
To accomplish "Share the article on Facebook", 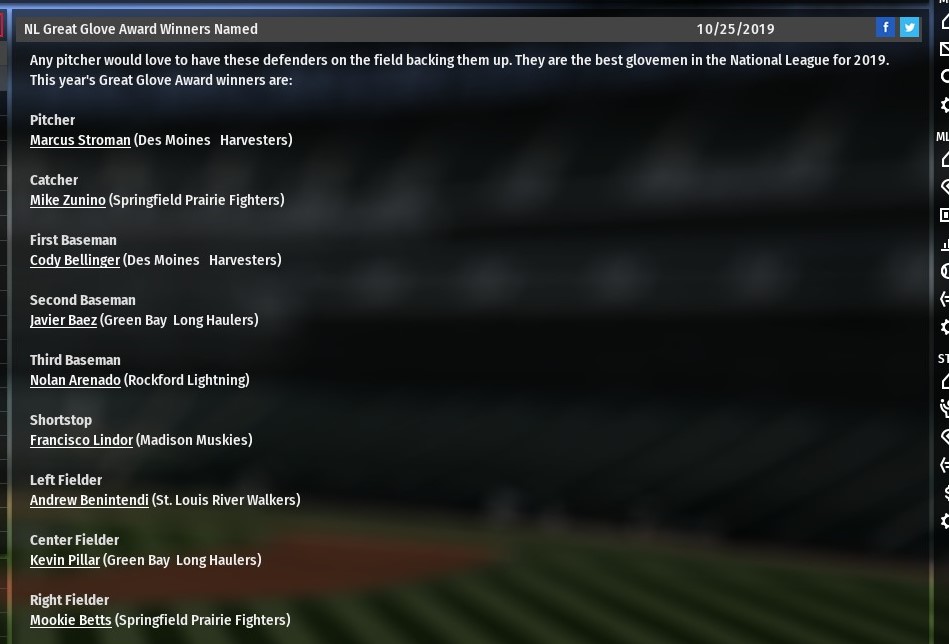I will [885, 28].
